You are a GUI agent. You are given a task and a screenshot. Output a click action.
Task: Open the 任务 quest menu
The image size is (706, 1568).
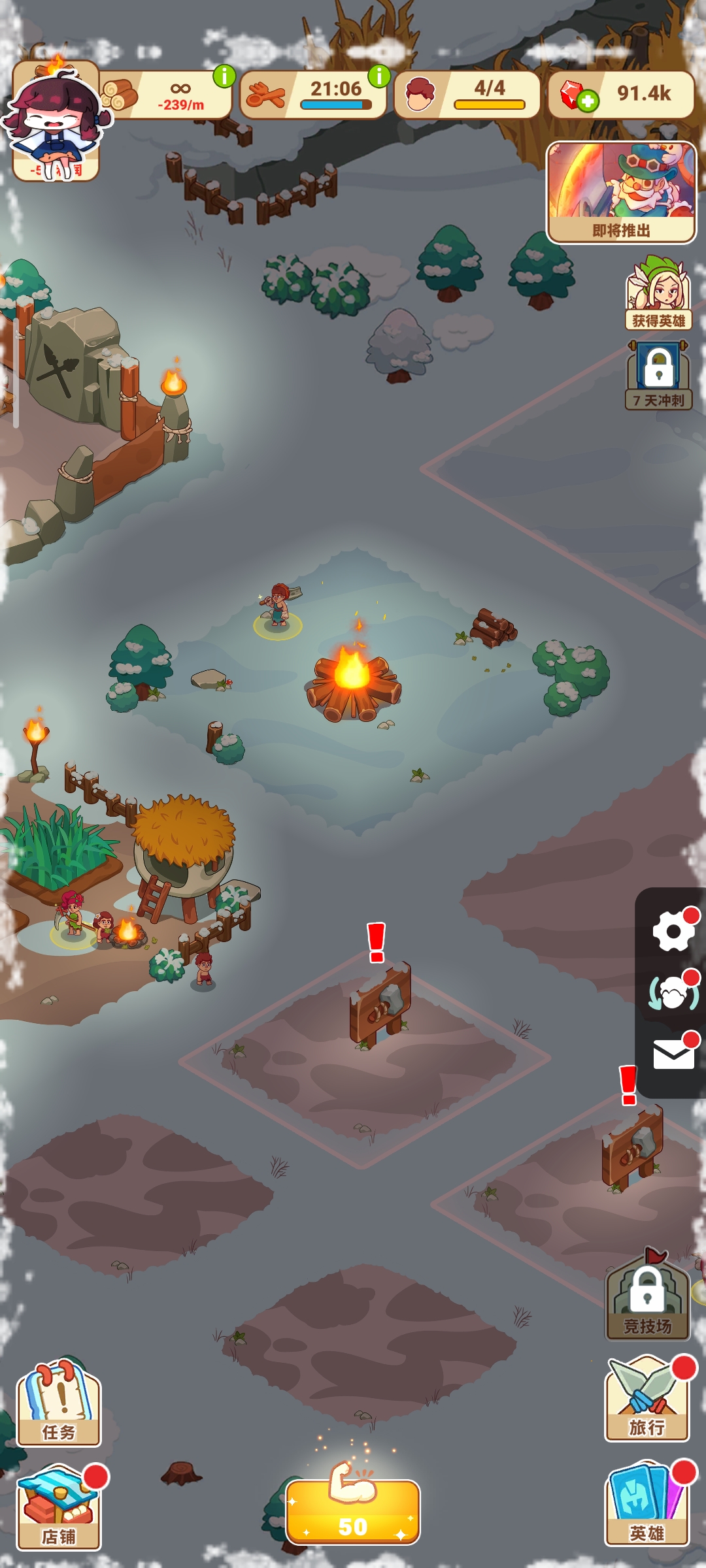click(x=59, y=1405)
